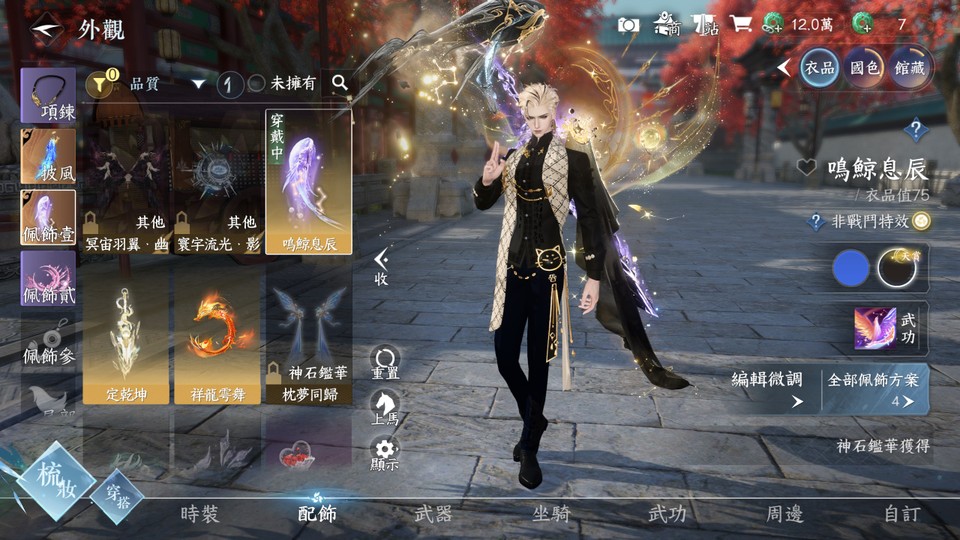Select the 披風 cape category

pyautogui.click(x=48, y=157)
